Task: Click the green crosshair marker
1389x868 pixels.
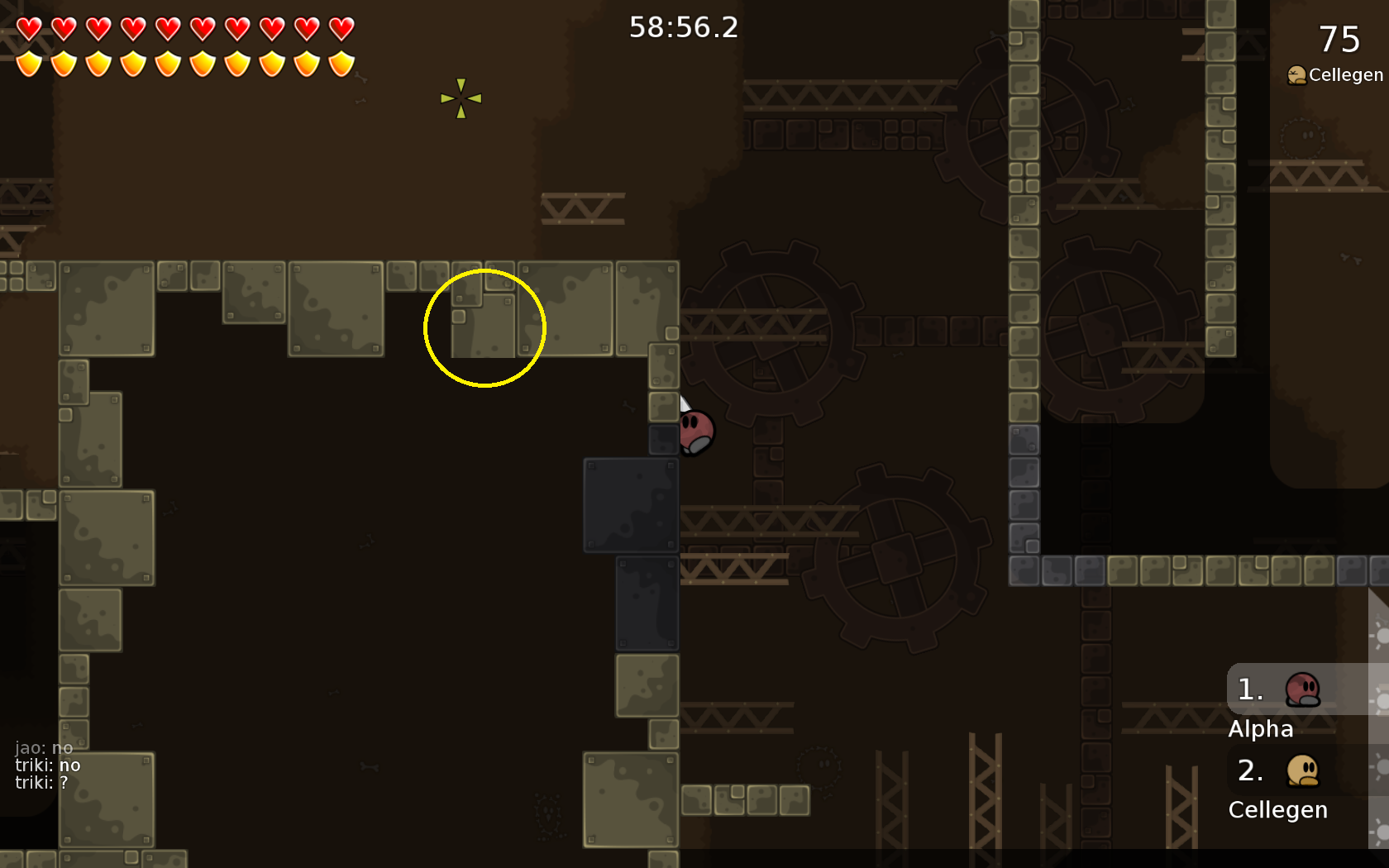Action: pos(460,98)
